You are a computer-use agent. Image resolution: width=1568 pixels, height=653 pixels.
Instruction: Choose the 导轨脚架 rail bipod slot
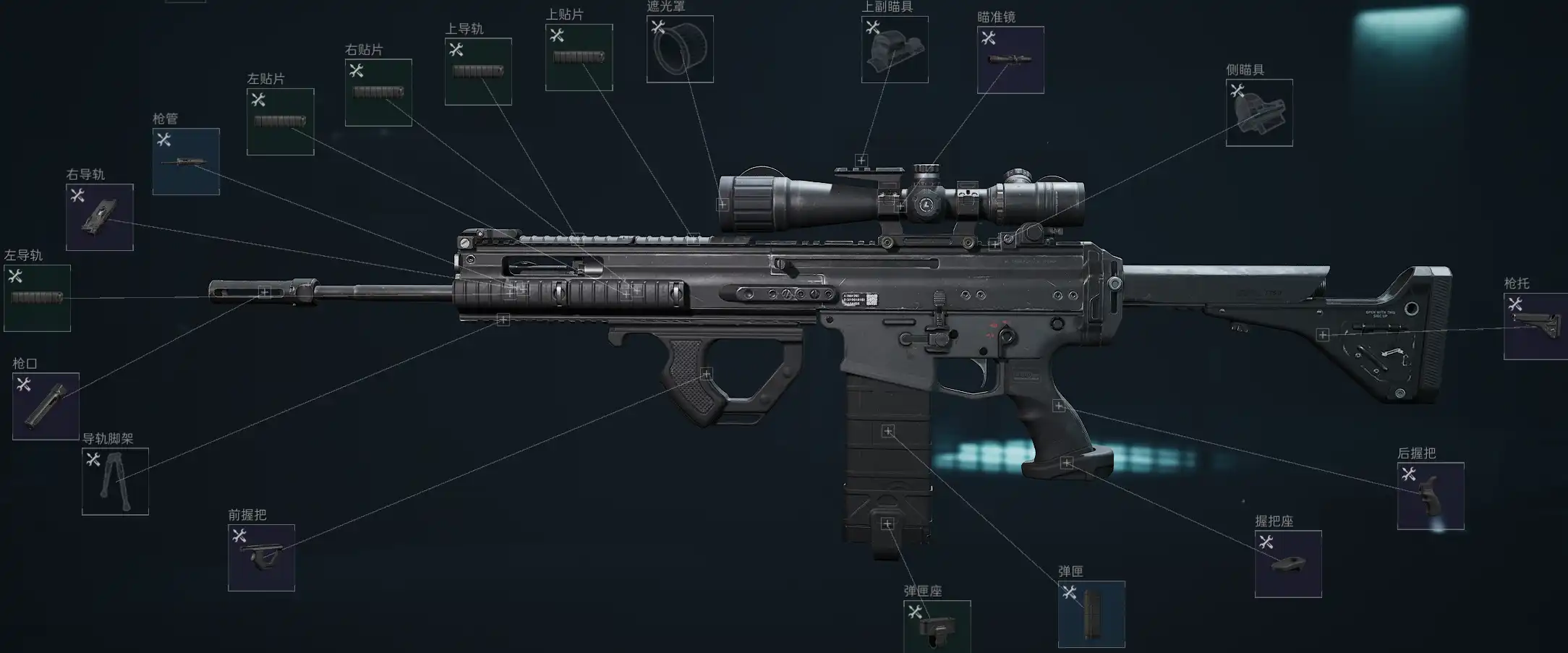[x=115, y=482]
